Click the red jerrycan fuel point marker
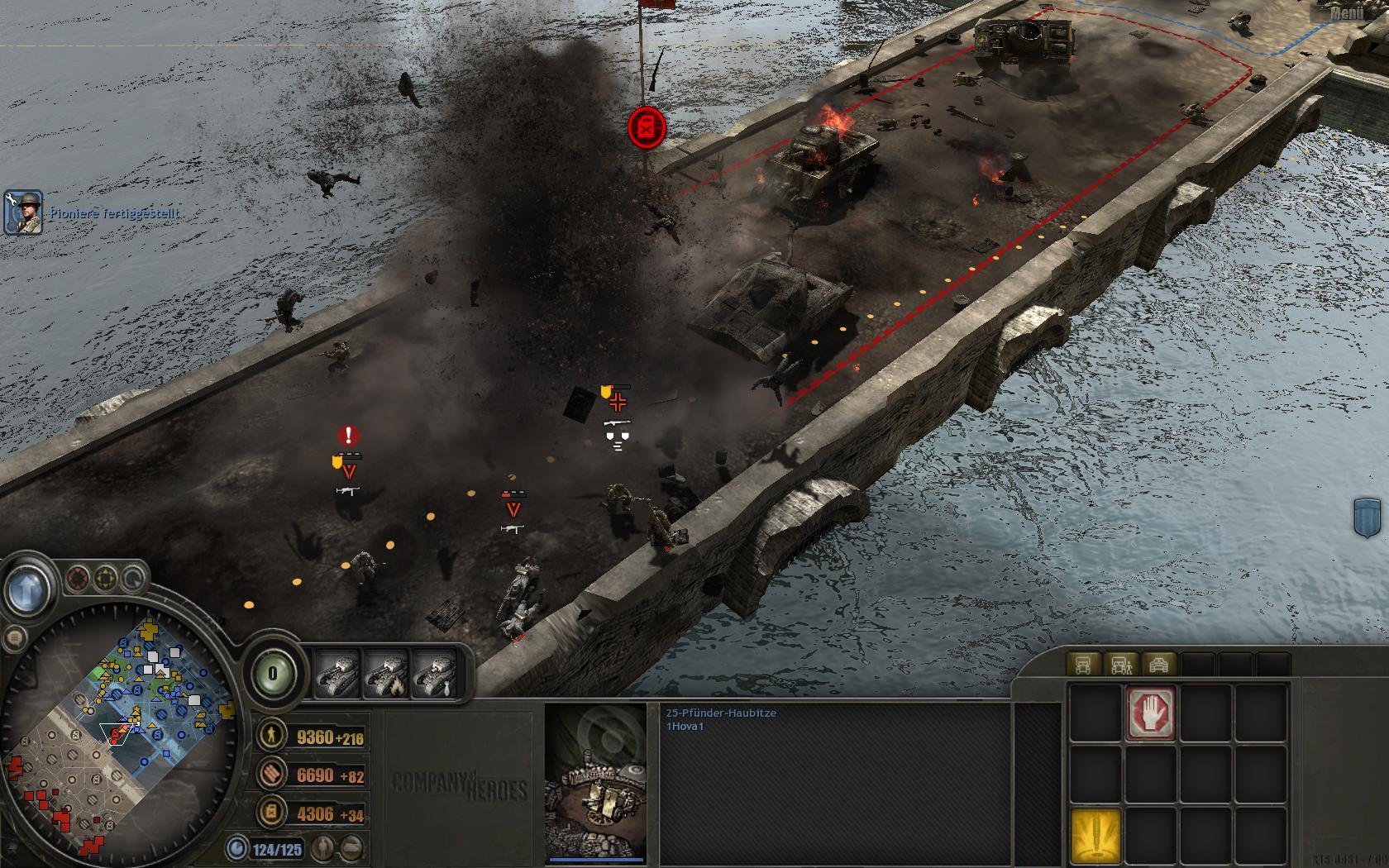The width and height of the screenshot is (1389, 868). [647, 128]
